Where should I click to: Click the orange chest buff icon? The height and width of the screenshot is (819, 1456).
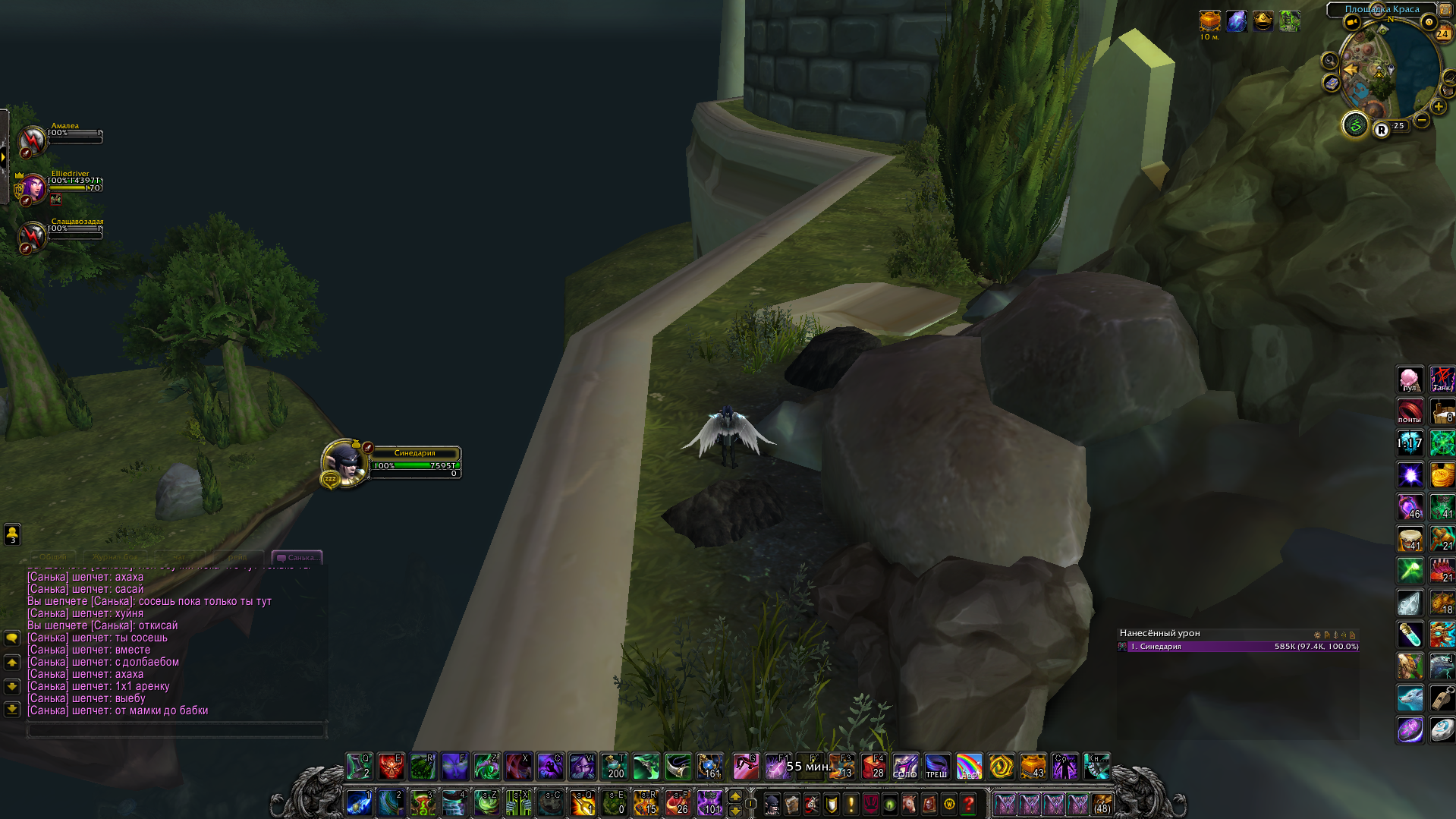tap(1209, 20)
